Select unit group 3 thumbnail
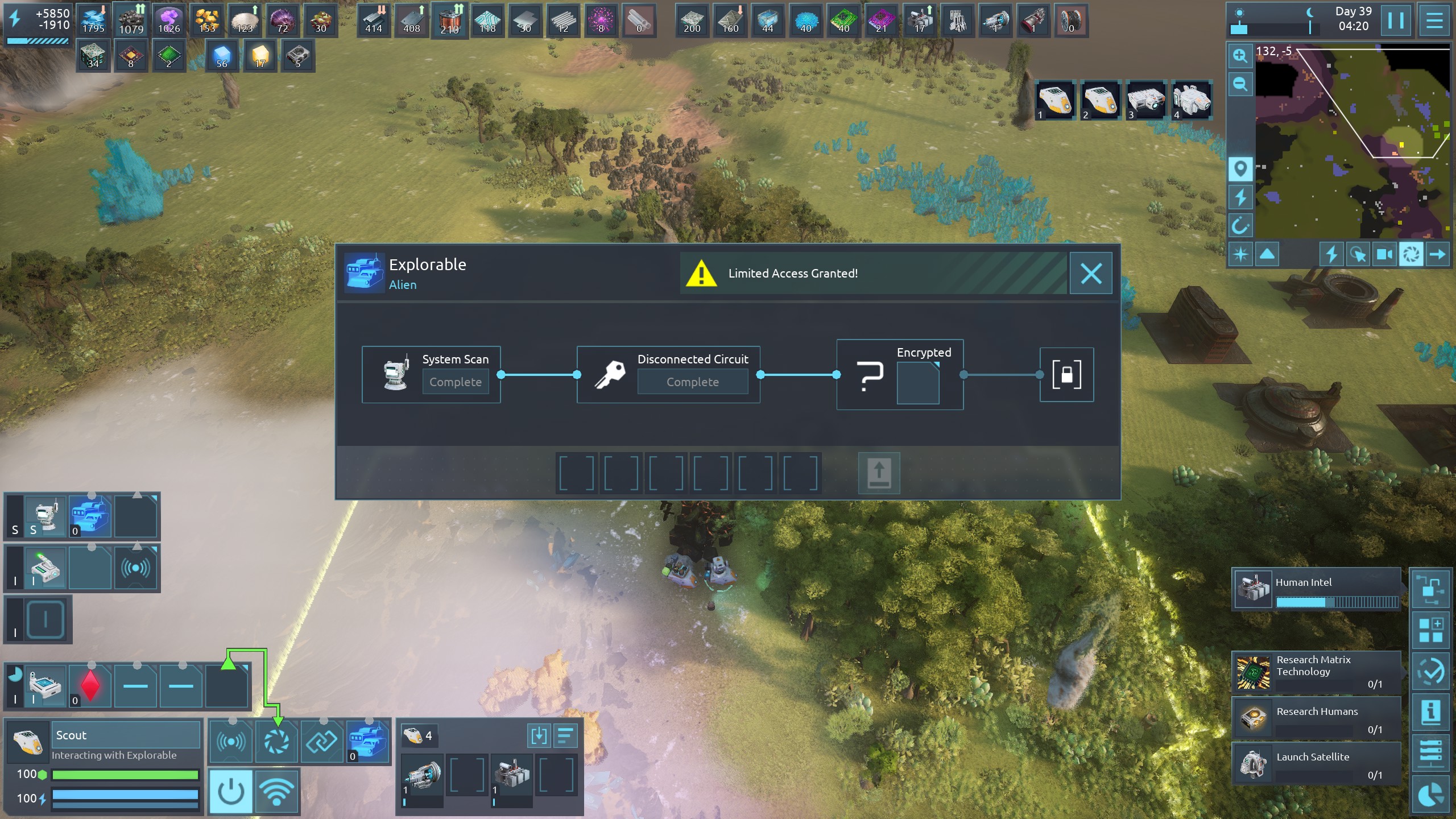The image size is (1456, 819). 1145,100
